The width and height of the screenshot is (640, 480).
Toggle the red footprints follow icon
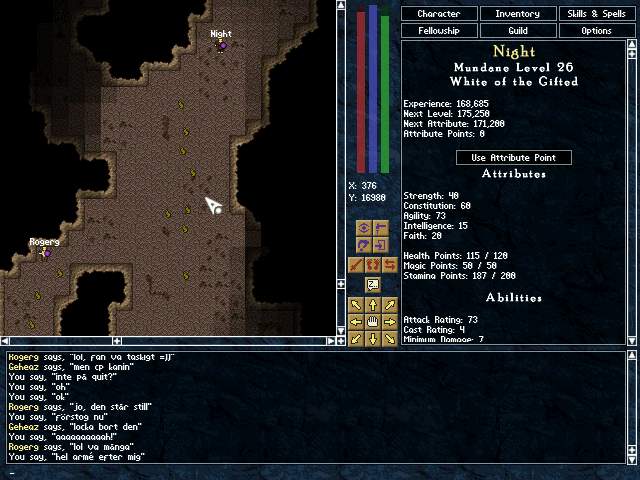(x=372, y=265)
